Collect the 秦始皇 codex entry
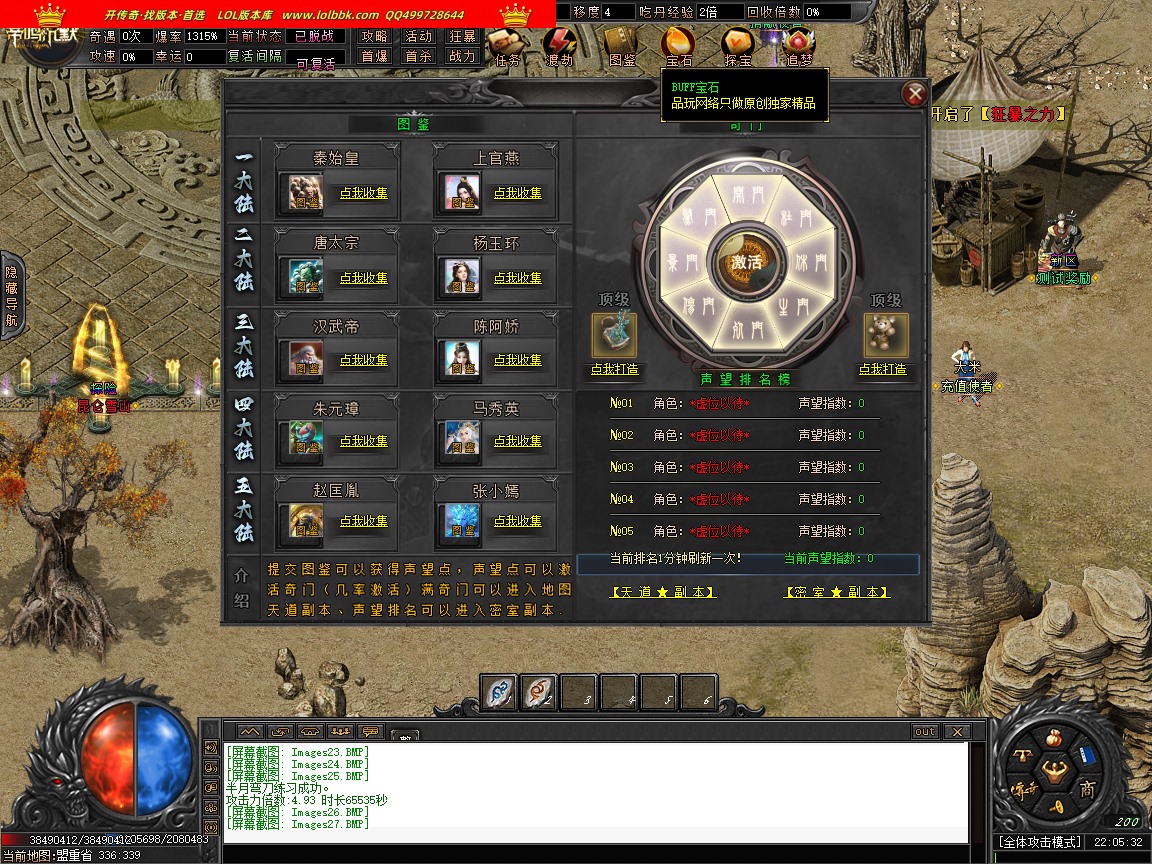Viewport: 1152px width, 864px height. [x=364, y=193]
